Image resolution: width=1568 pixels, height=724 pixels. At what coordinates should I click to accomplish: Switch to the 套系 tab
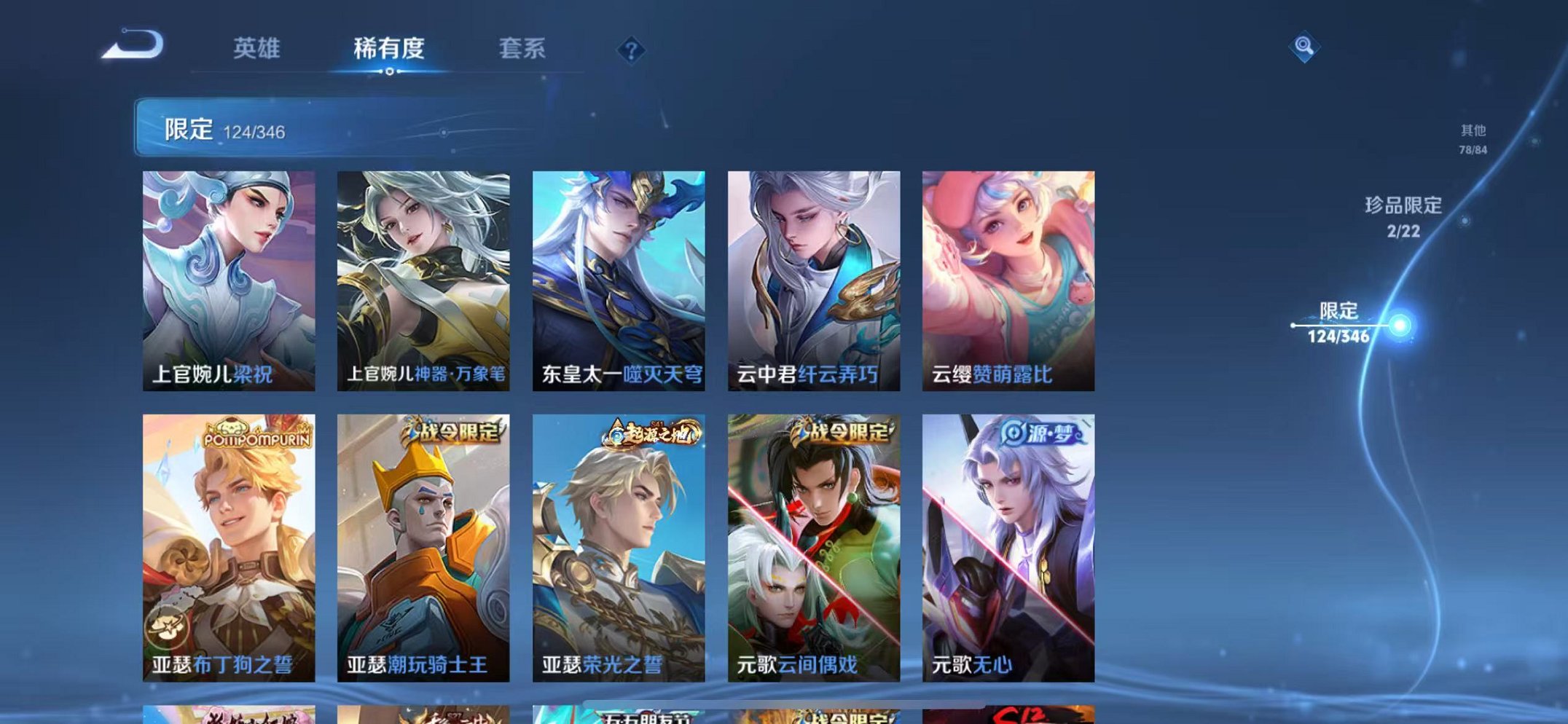tap(522, 49)
